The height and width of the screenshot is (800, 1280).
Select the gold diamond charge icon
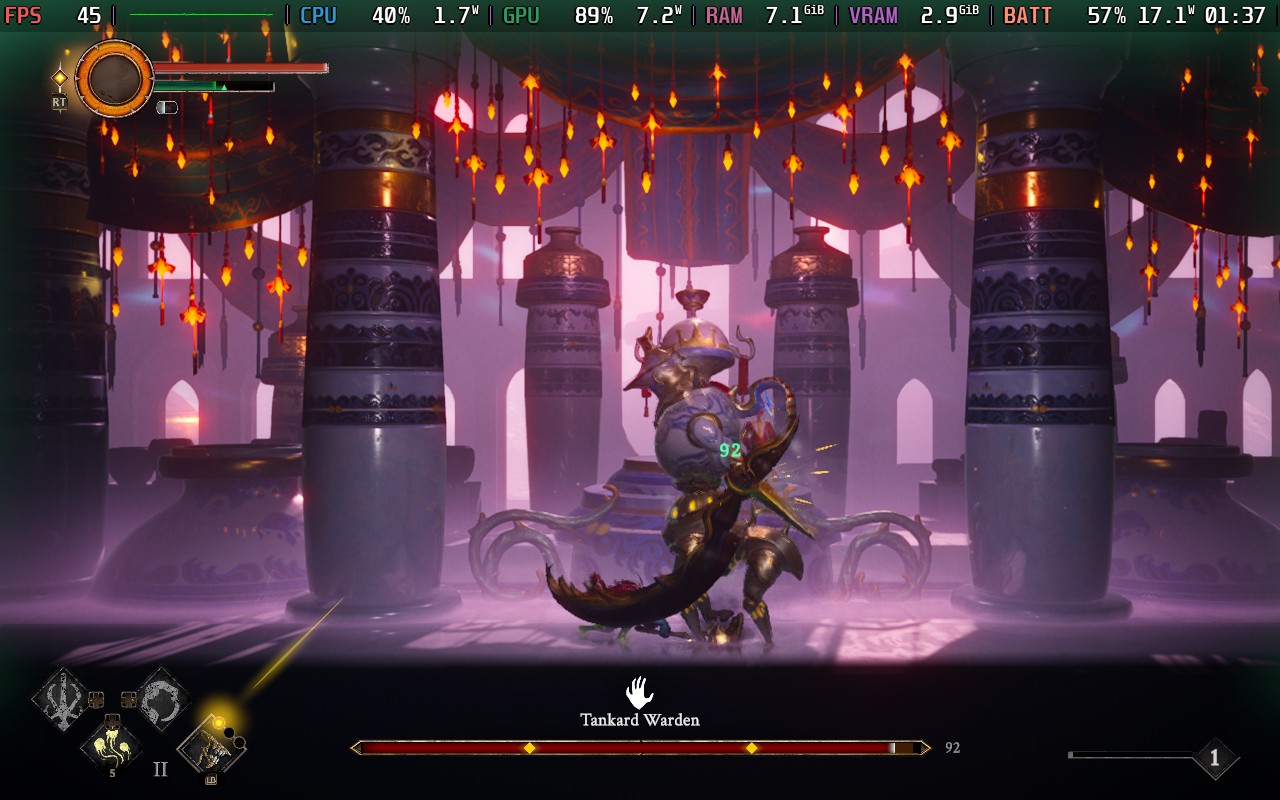60,77
